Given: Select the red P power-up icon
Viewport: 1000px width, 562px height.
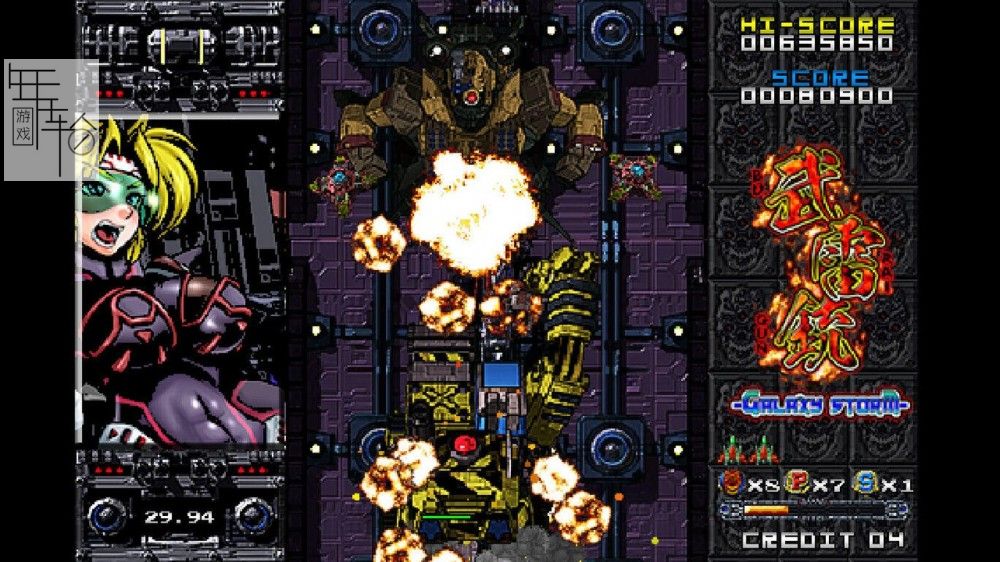Looking at the screenshot, I should pos(797,484).
